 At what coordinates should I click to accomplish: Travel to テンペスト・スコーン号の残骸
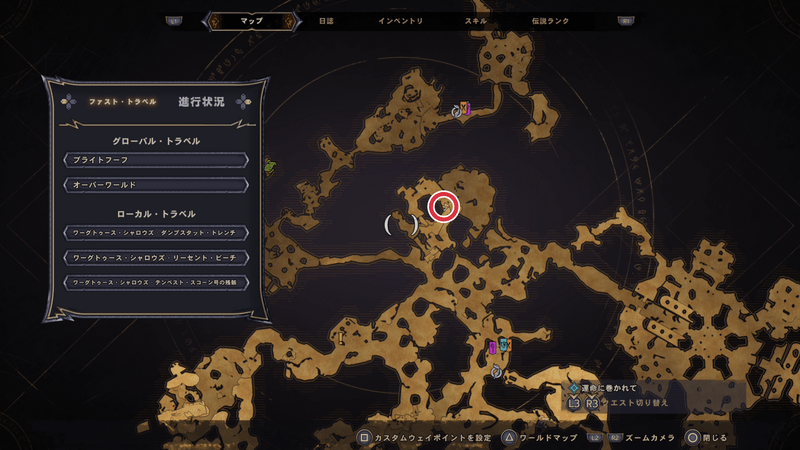click(155, 282)
